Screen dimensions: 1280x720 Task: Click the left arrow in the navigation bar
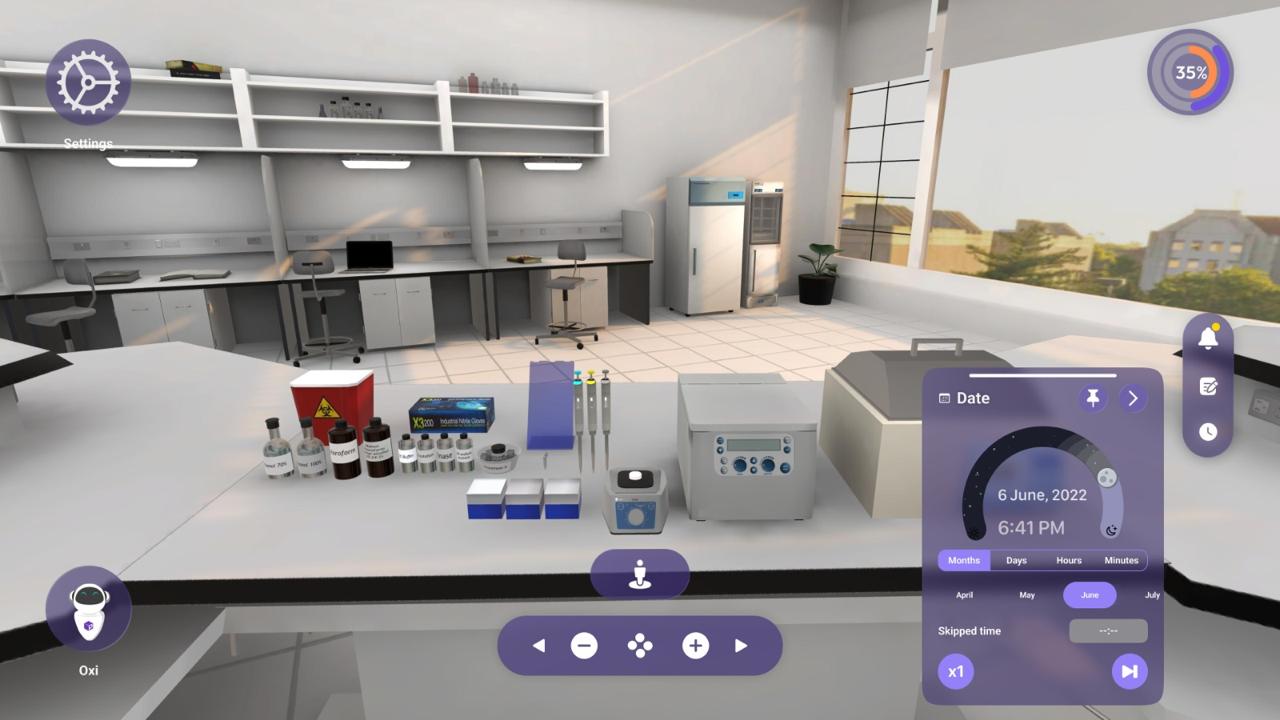[x=539, y=646]
